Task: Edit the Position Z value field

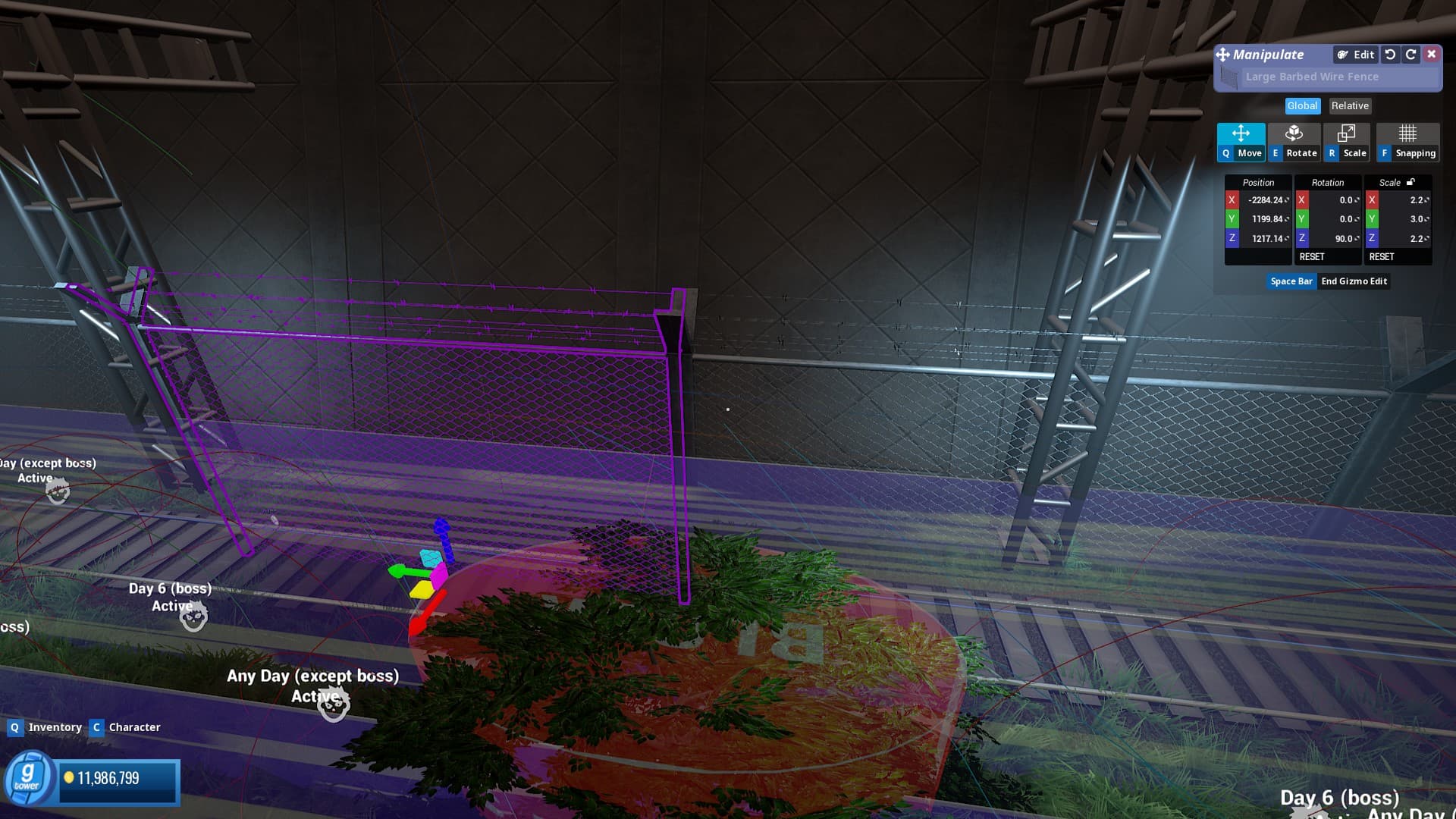Action: (x=1266, y=238)
